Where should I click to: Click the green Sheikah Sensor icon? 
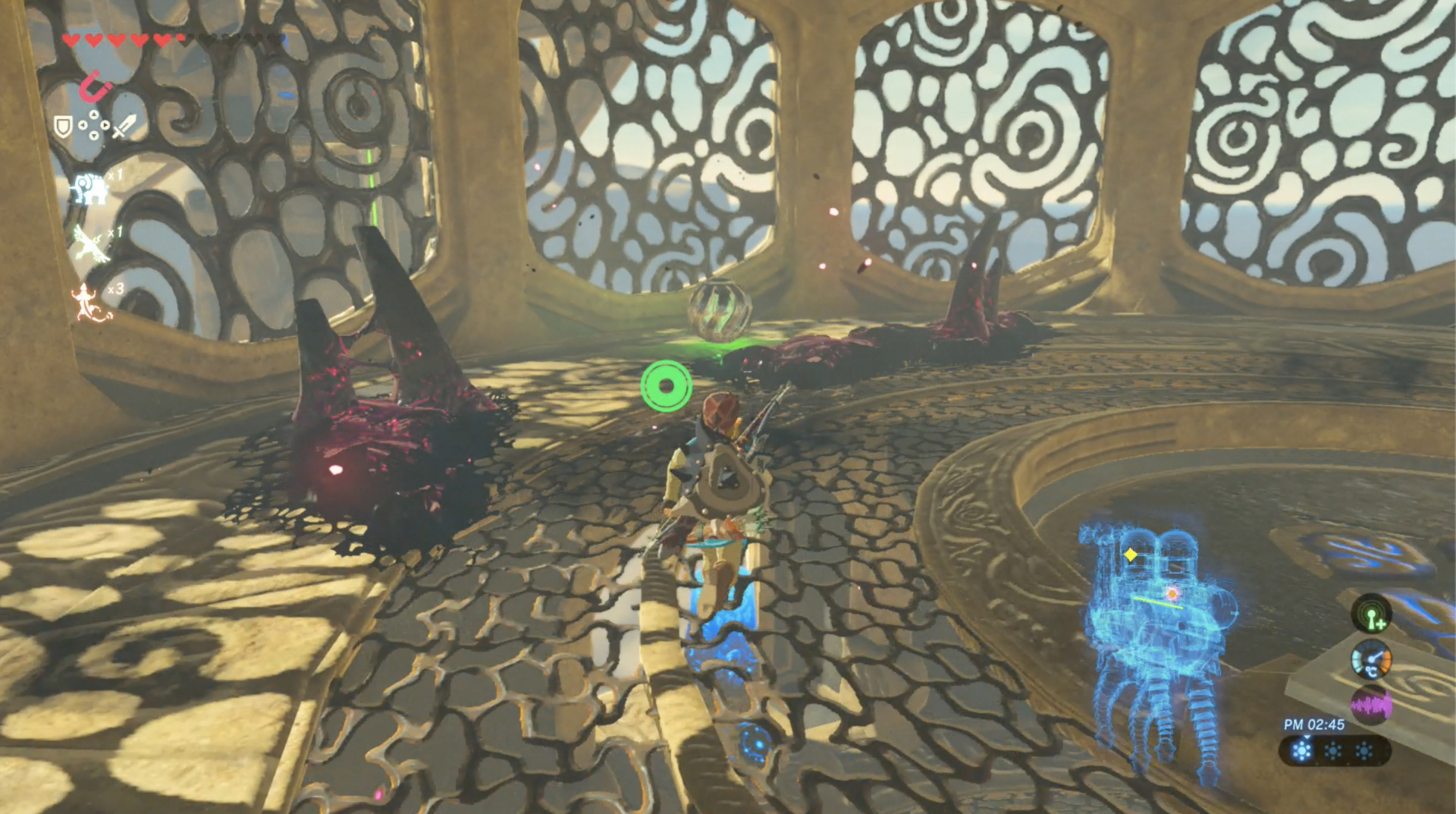[1372, 616]
